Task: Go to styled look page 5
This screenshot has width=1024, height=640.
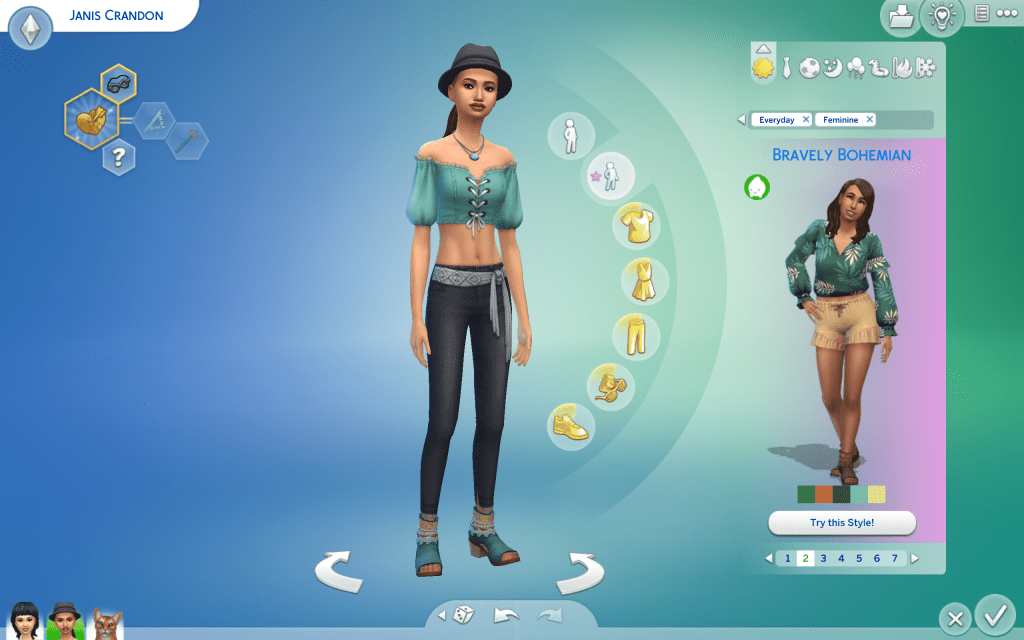Action: tap(858, 558)
